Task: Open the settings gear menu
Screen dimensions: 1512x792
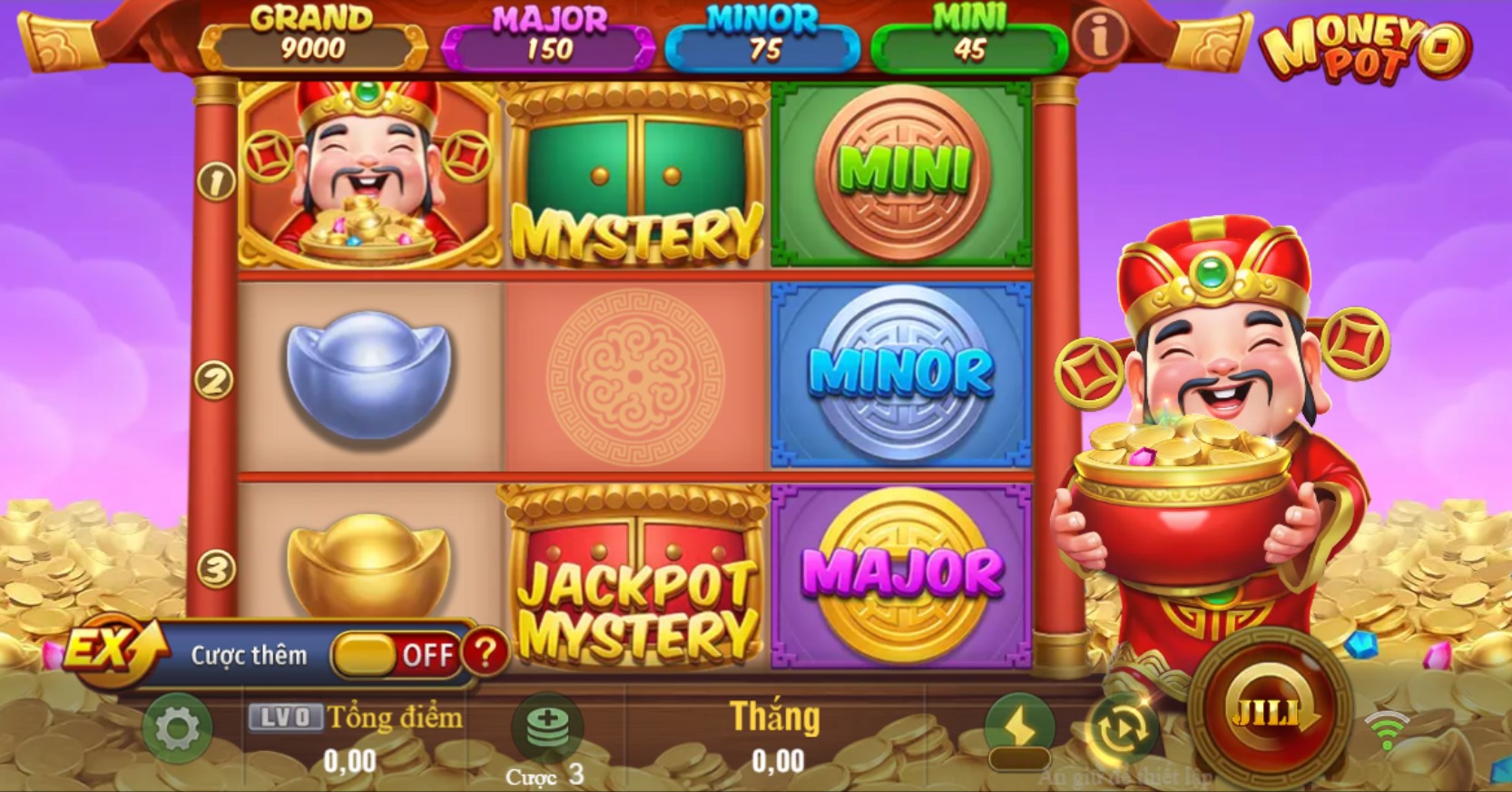Action: [x=179, y=726]
